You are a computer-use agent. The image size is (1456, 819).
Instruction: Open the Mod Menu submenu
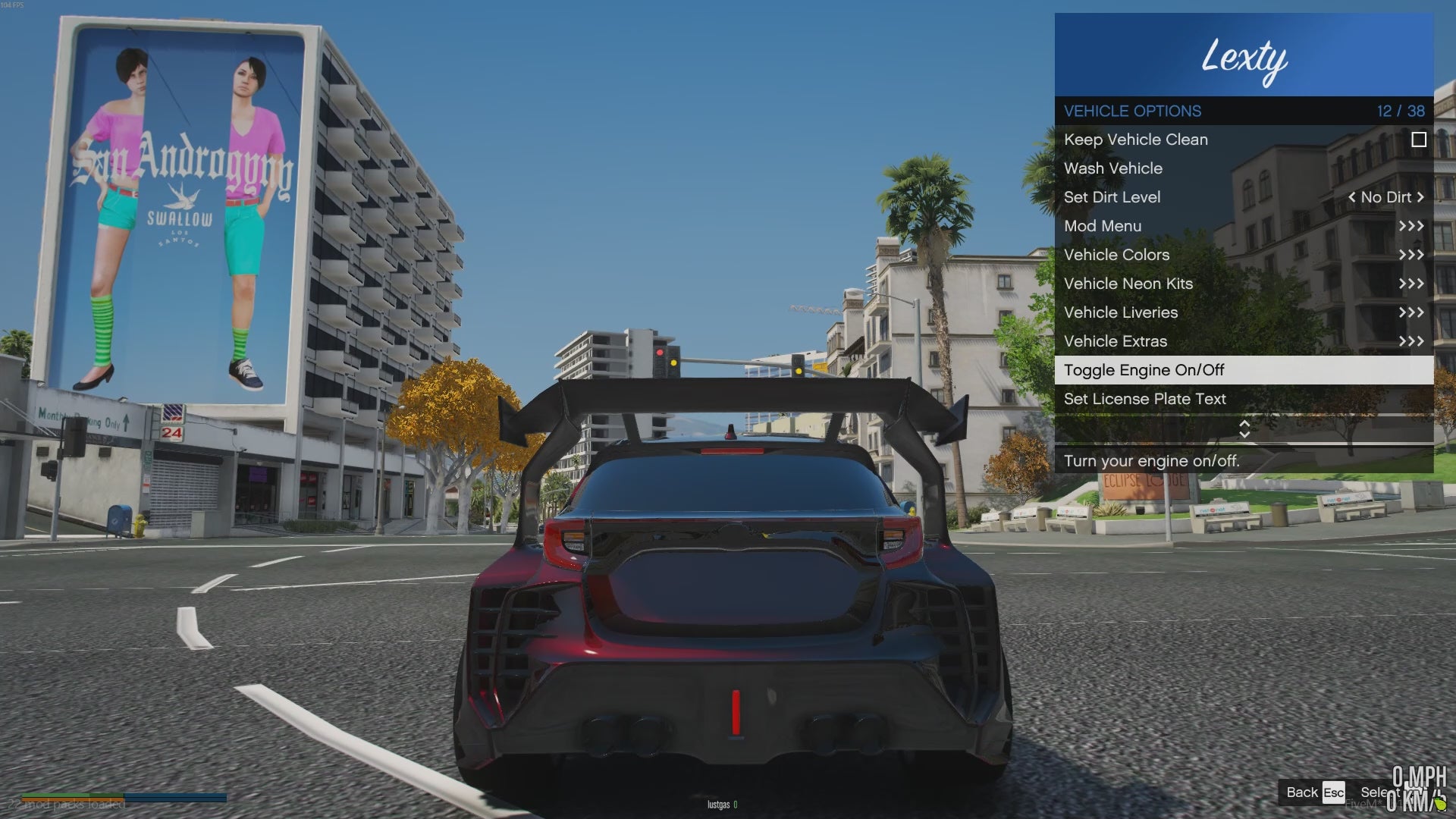(x=1103, y=226)
